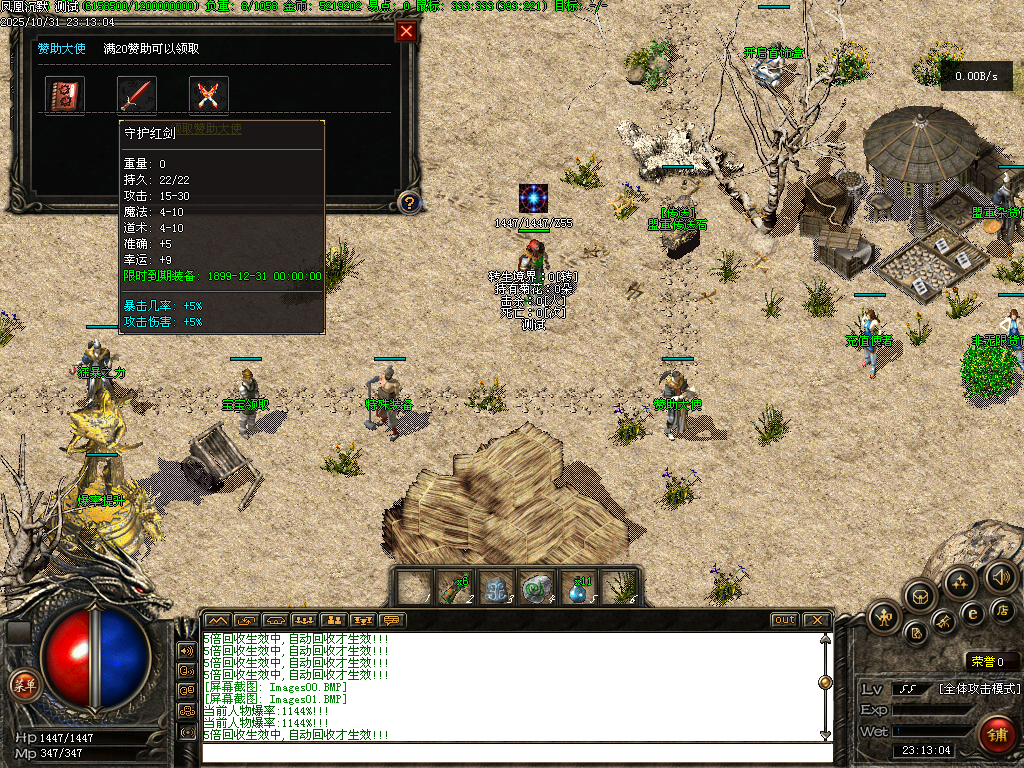Open the round 店 shop button
The image size is (1024, 768).
1003,610
